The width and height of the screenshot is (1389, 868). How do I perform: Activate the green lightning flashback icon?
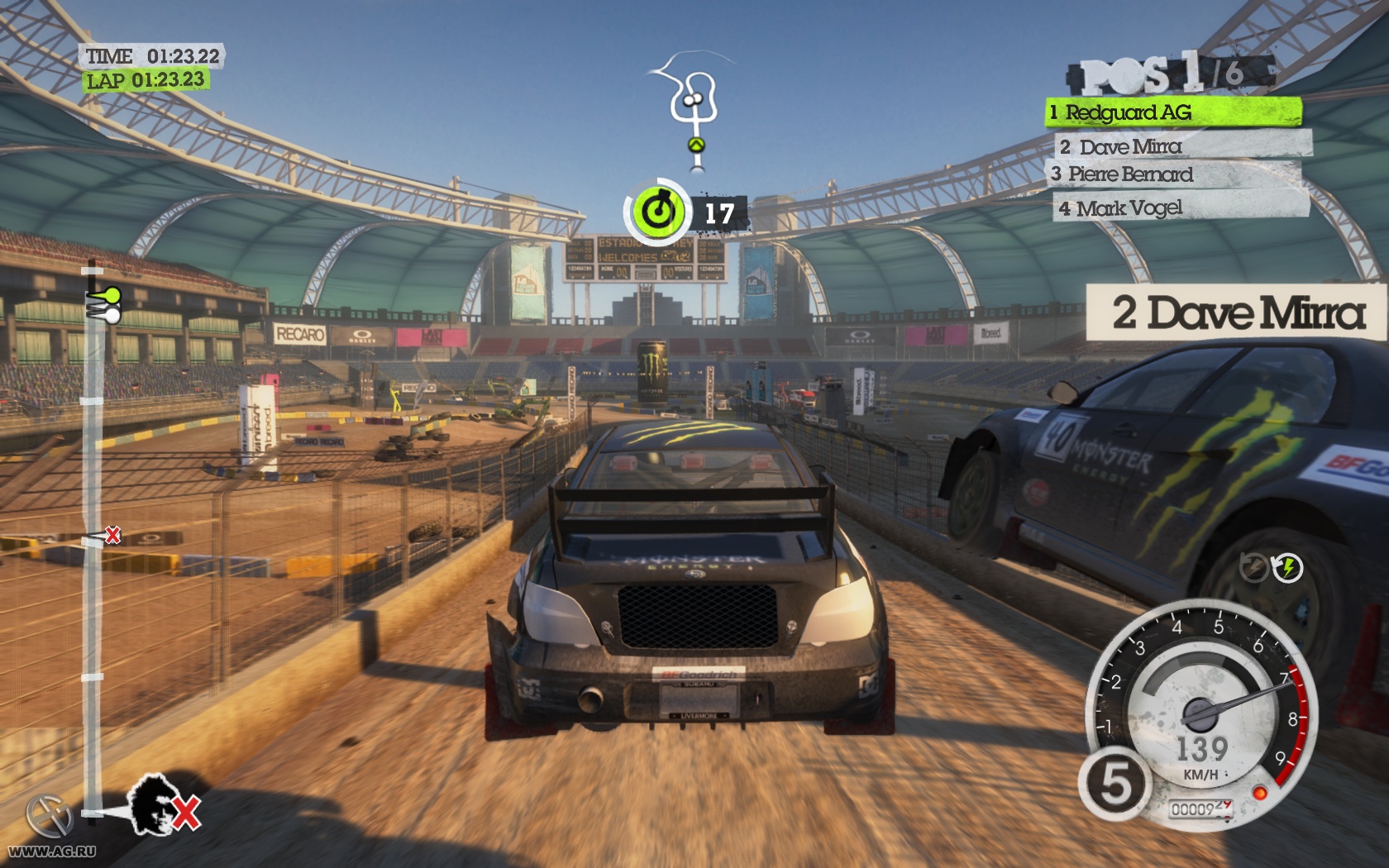click(1287, 568)
